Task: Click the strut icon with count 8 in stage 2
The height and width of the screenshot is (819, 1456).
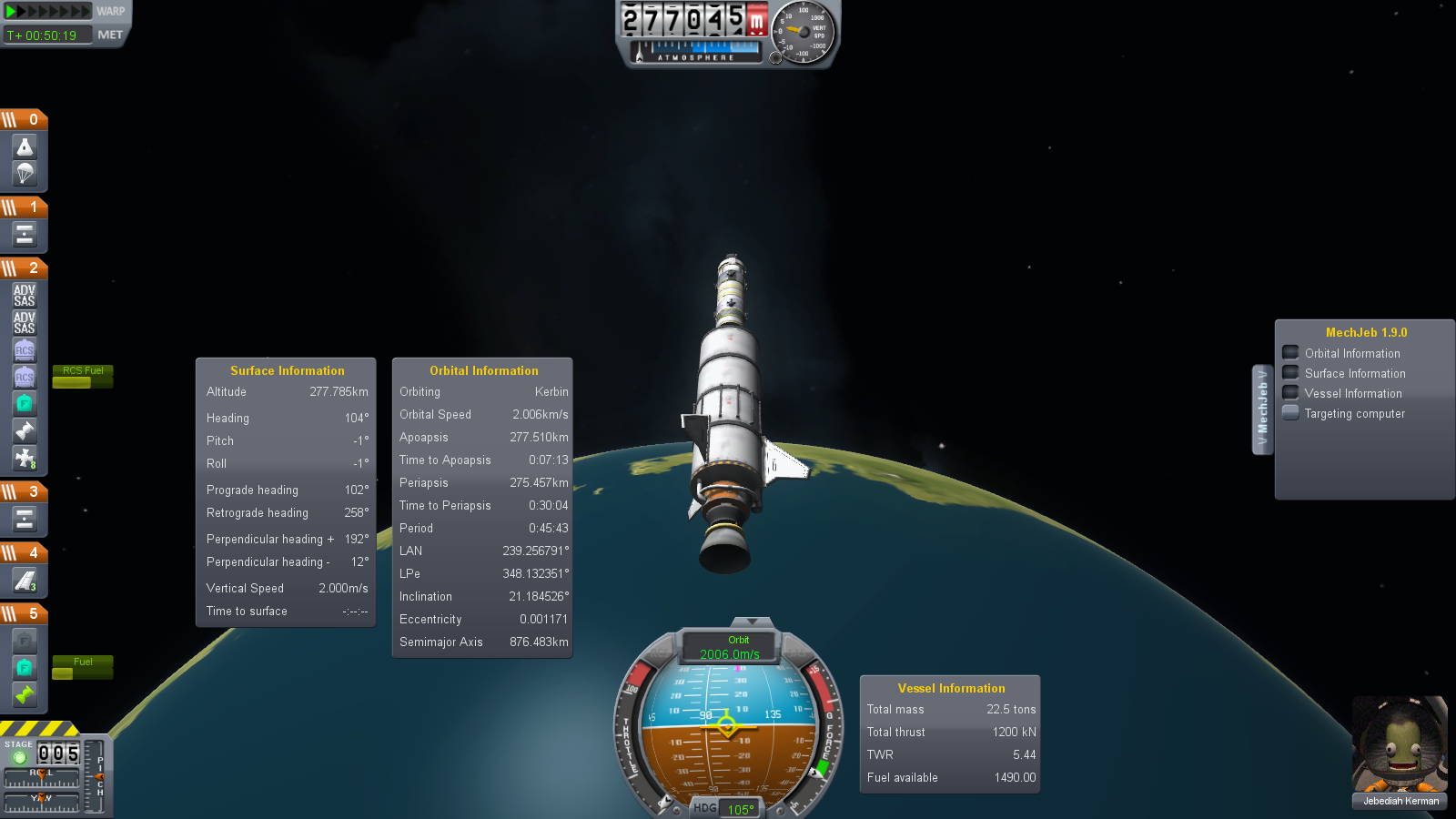Action: tap(25, 459)
